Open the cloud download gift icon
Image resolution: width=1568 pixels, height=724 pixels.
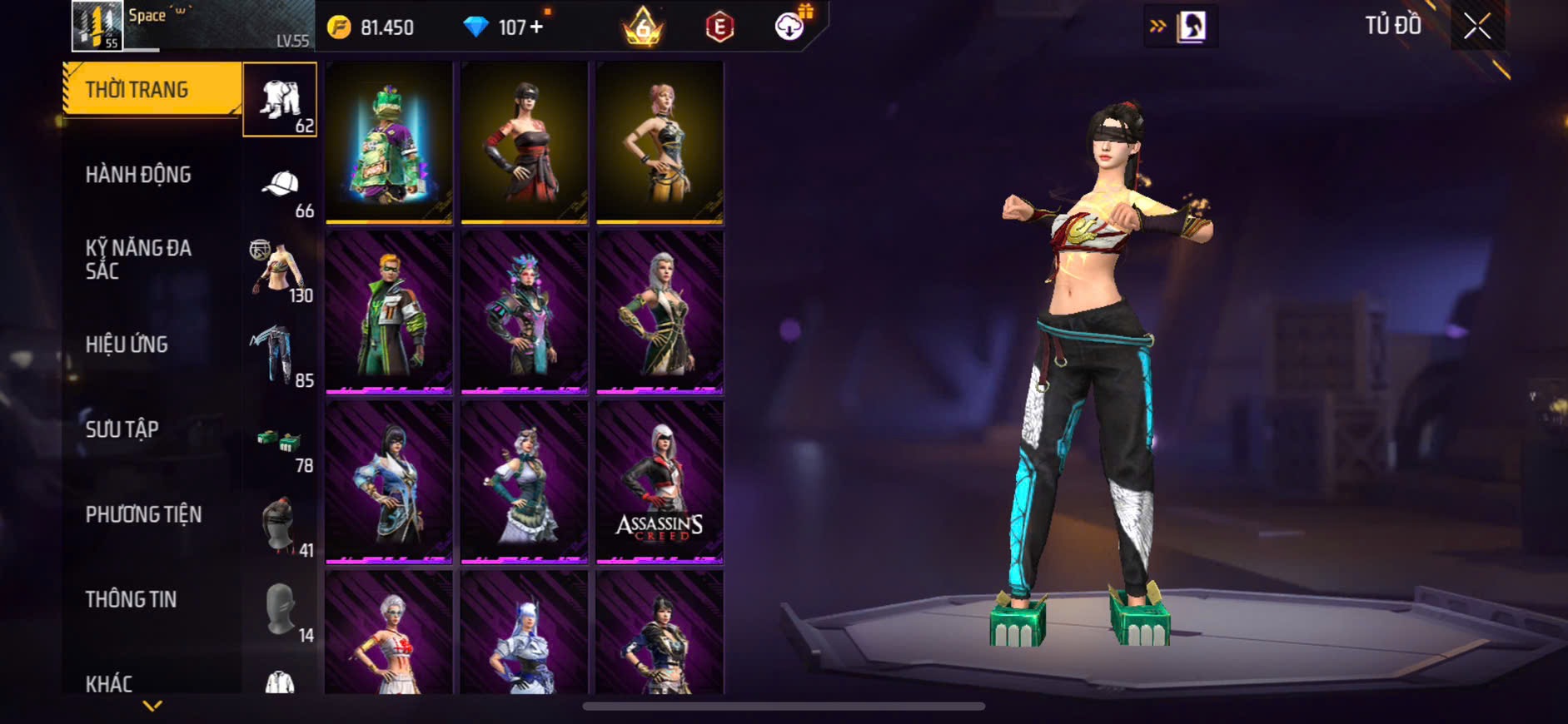click(789, 27)
